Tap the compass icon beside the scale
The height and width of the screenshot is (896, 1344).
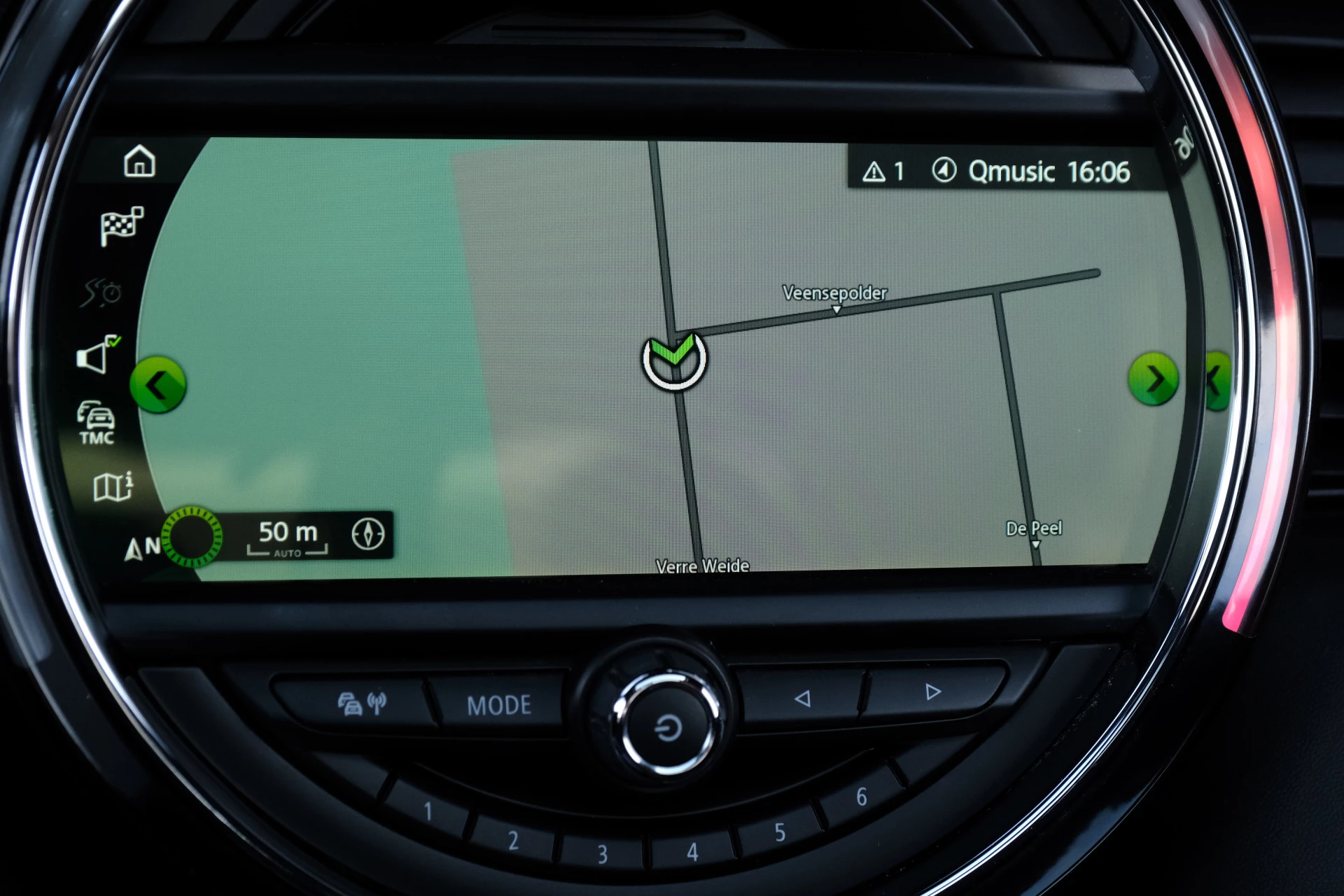368,534
